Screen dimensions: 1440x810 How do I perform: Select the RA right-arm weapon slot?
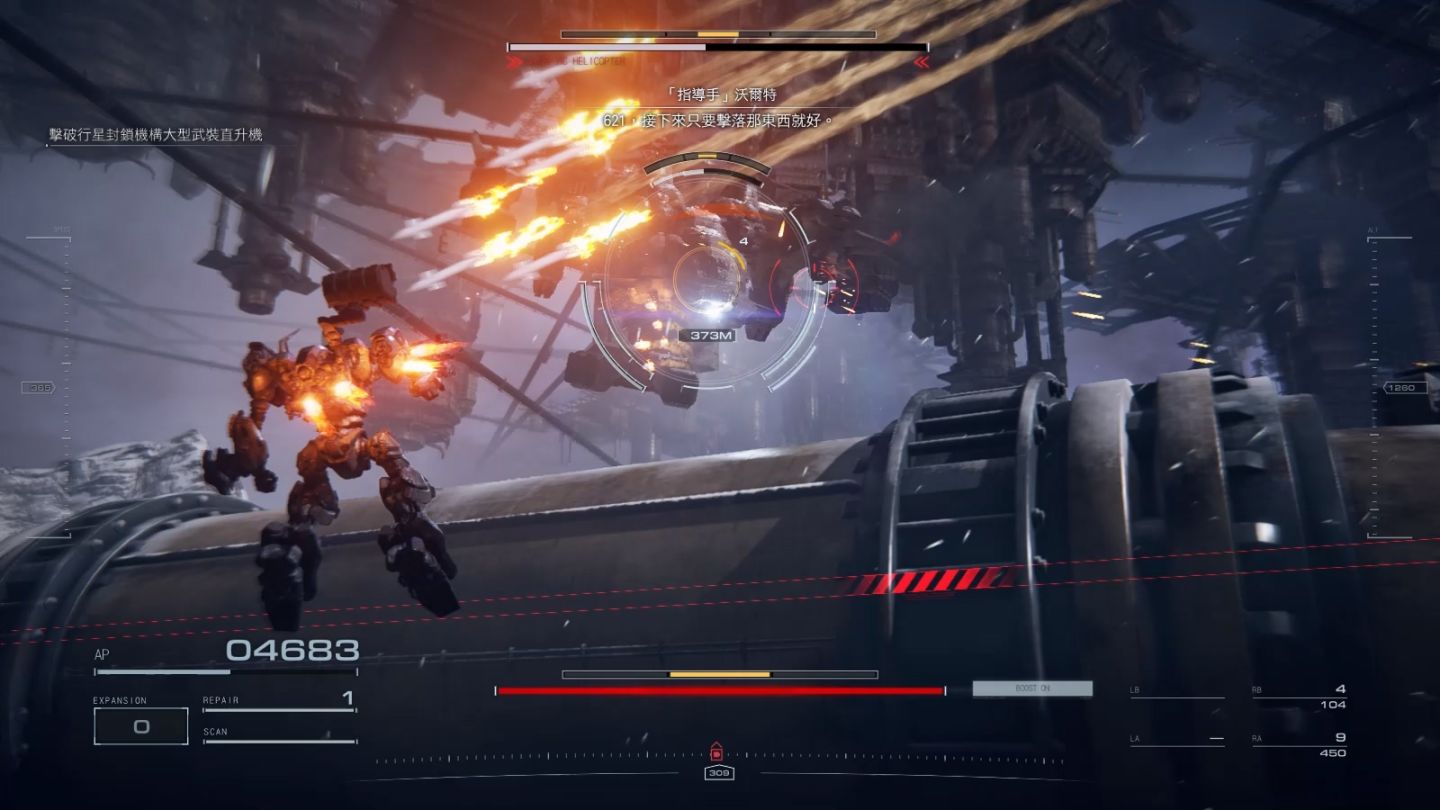[1298, 745]
